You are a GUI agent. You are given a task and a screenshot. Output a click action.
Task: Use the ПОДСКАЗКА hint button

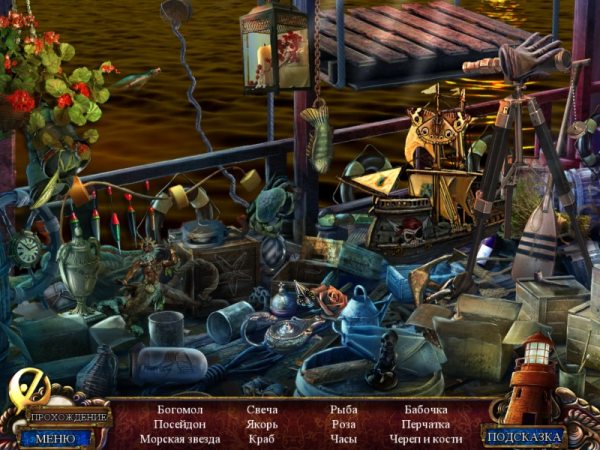coord(525,436)
